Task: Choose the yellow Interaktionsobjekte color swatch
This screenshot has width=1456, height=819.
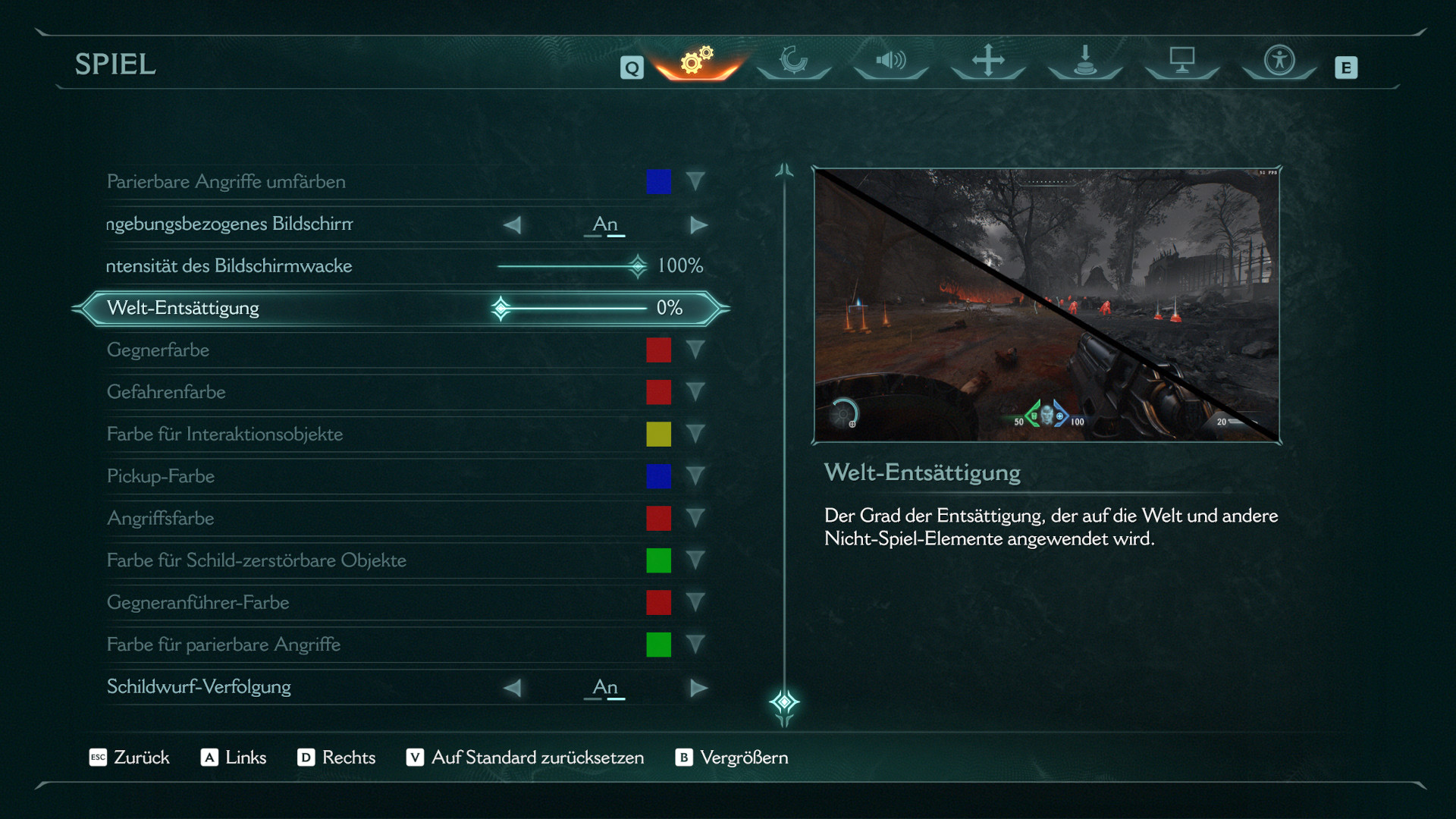Action: pyautogui.click(x=658, y=435)
